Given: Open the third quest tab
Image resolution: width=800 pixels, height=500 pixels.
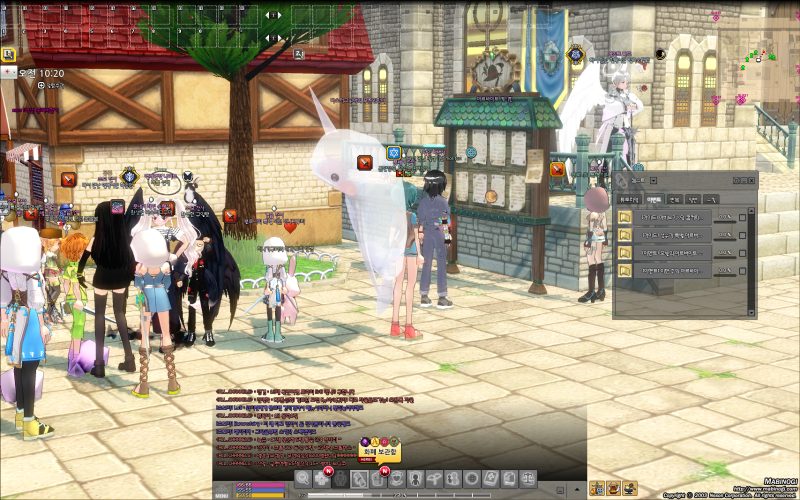Looking at the screenshot, I should (x=675, y=199).
